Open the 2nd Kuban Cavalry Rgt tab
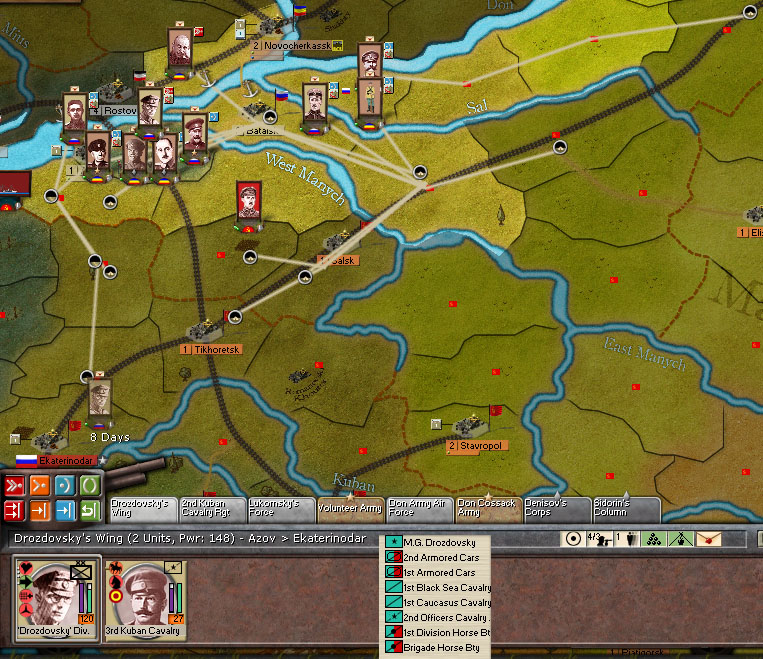Image resolution: width=763 pixels, height=659 pixels. point(208,509)
